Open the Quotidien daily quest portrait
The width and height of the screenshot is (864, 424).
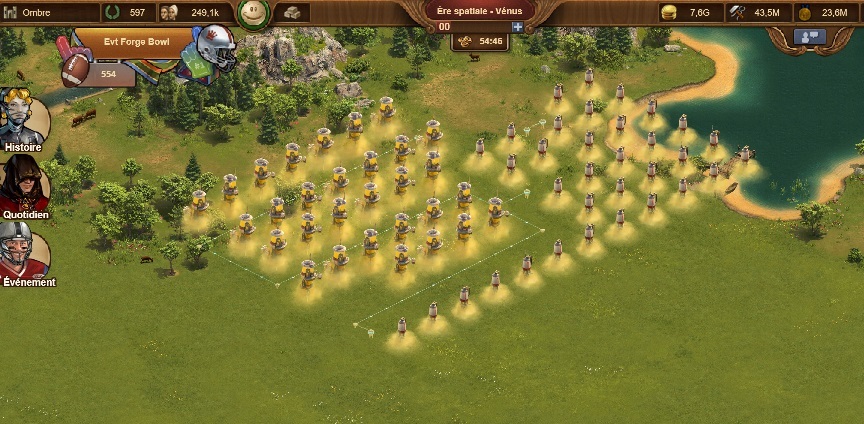coord(24,183)
